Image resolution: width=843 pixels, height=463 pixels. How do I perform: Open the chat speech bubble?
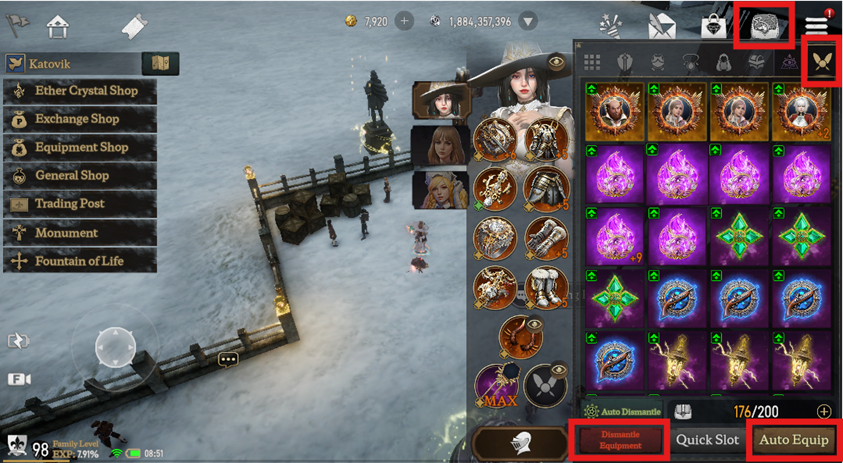228,359
